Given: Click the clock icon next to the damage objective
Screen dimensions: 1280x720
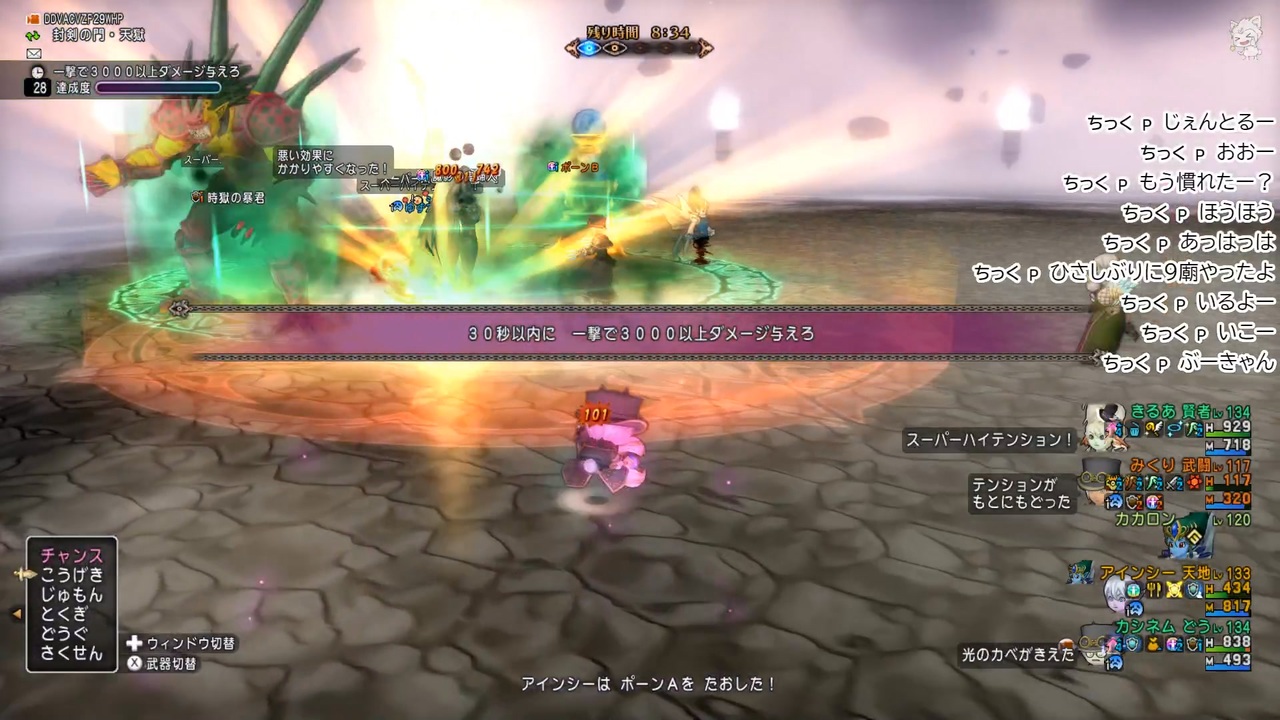Looking at the screenshot, I should [x=38, y=71].
